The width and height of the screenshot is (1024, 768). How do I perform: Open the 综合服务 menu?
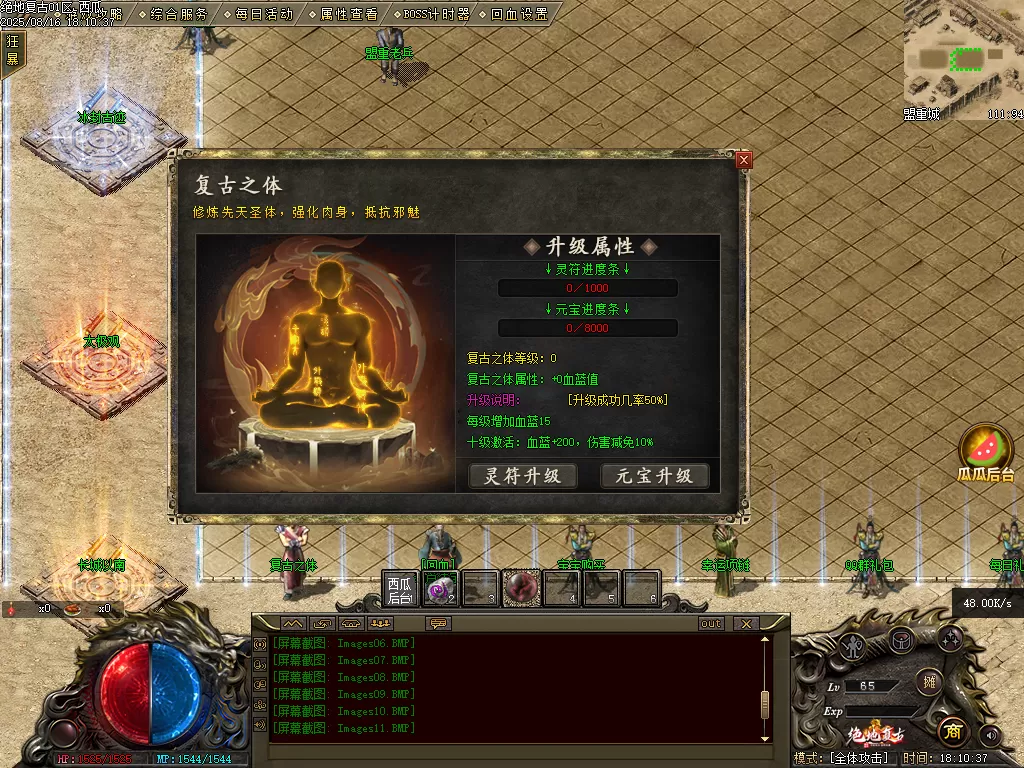coord(179,14)
